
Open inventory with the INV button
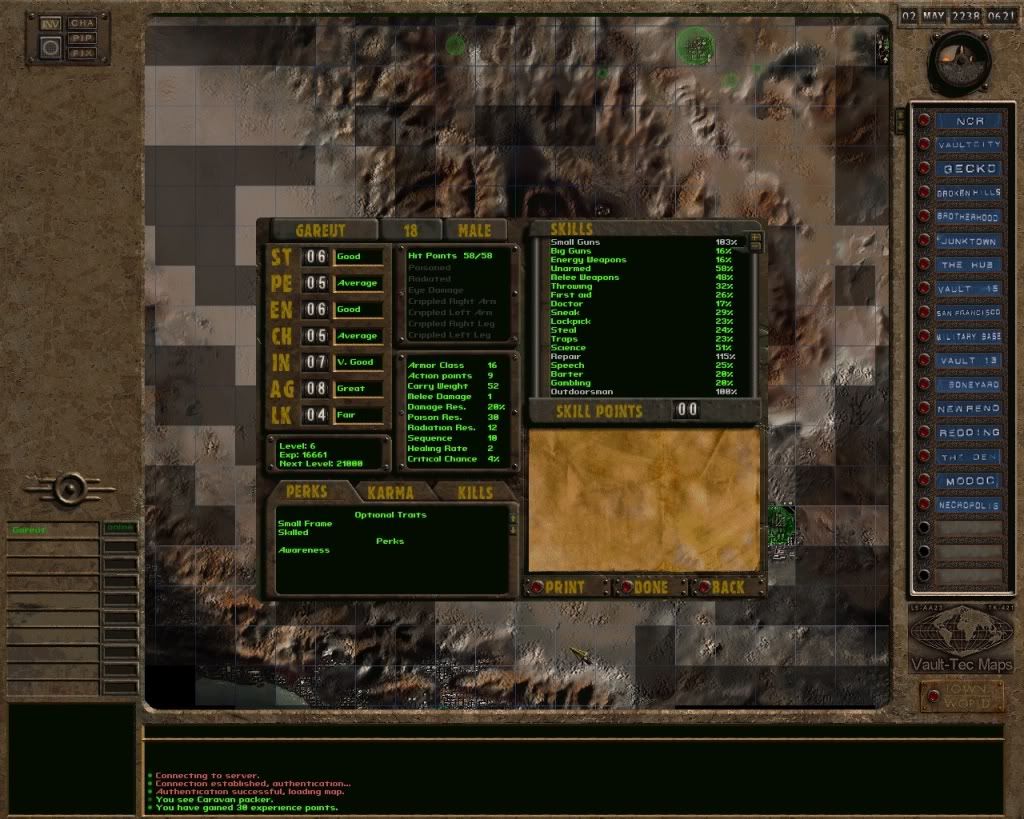(x=50, y=23)
